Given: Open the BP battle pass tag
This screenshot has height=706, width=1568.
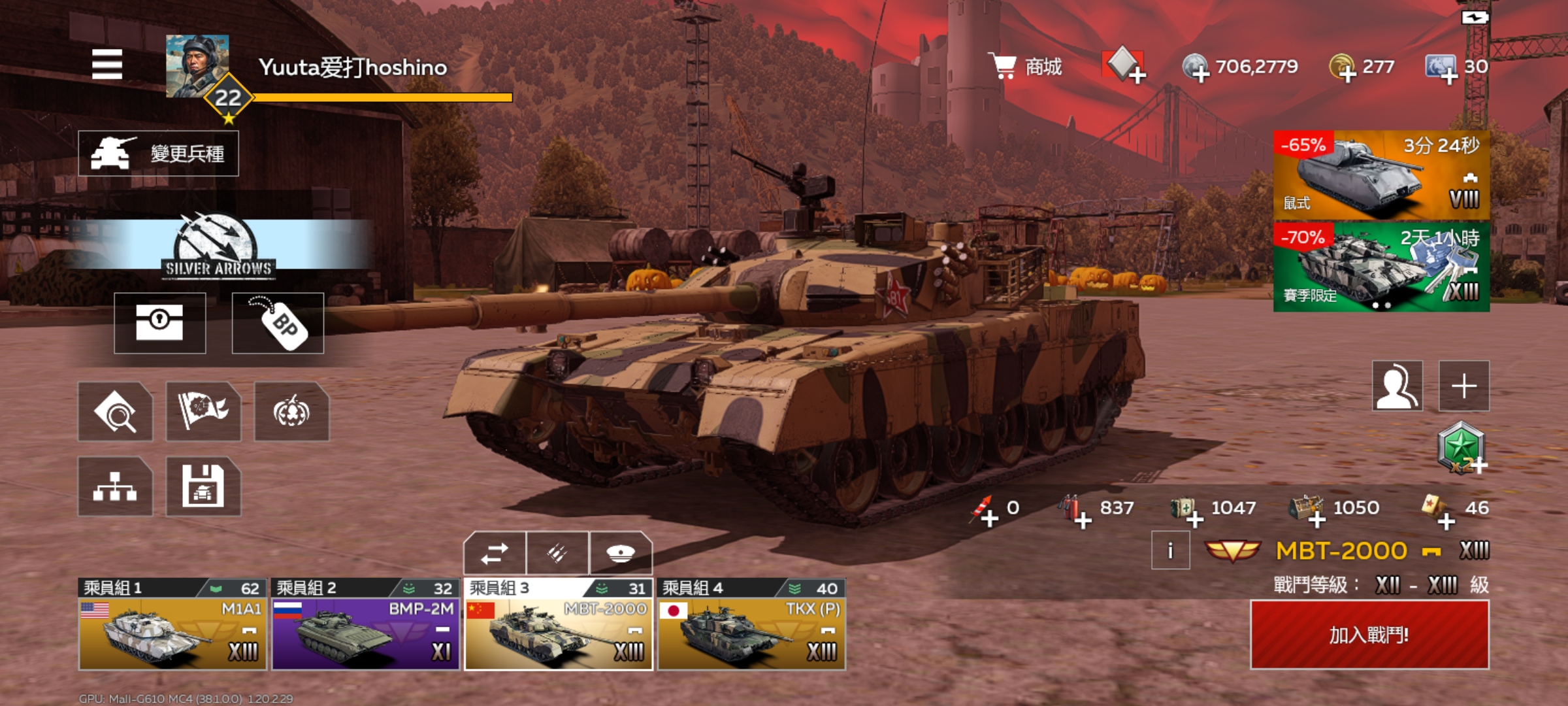Looking at the screenshot, I should (x=278, y=322).
